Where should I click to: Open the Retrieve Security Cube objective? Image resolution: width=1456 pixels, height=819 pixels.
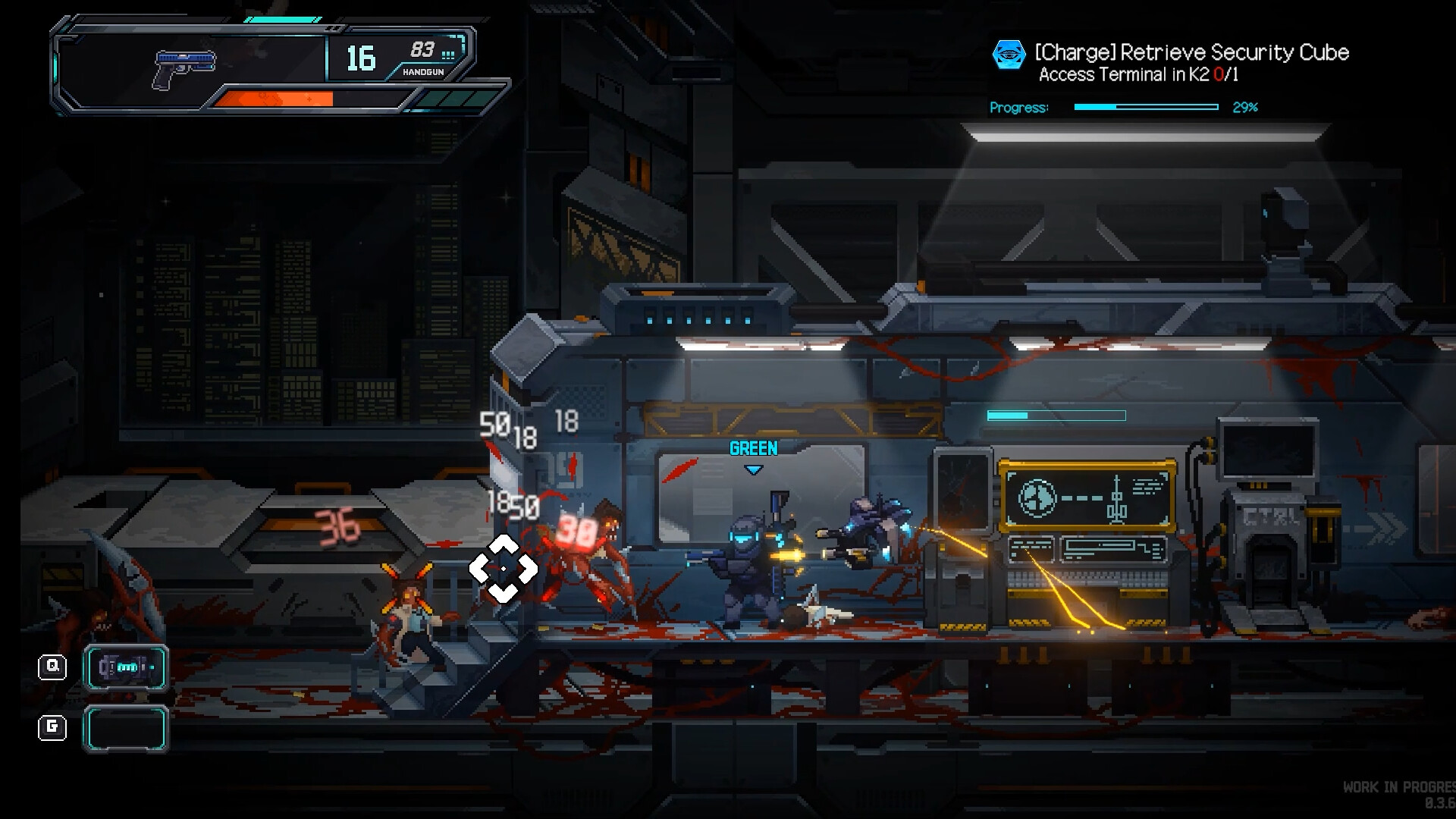click(x=1191, y=52)
